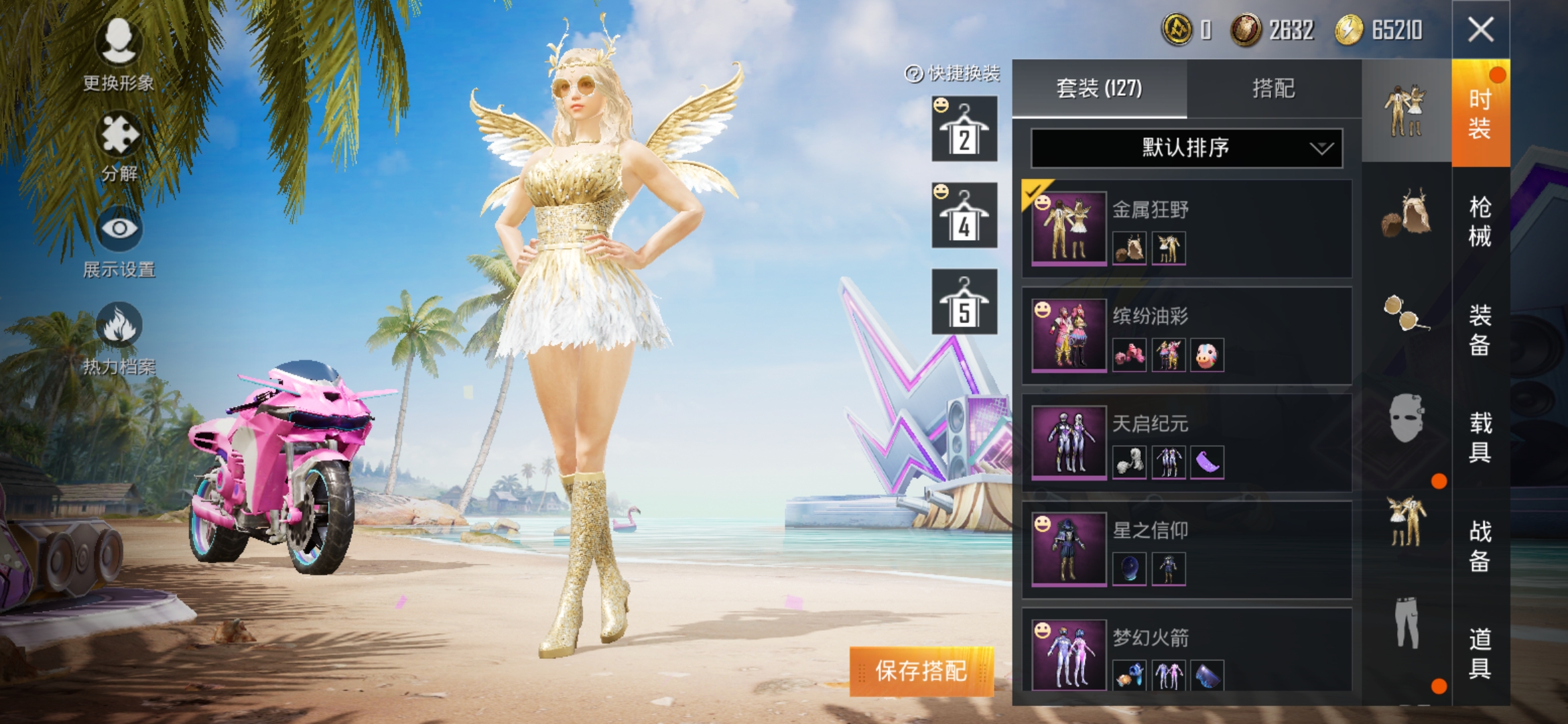Switch to the 枪械 (firearms) category
The image size is (1568, 724).
point(1480,222)
